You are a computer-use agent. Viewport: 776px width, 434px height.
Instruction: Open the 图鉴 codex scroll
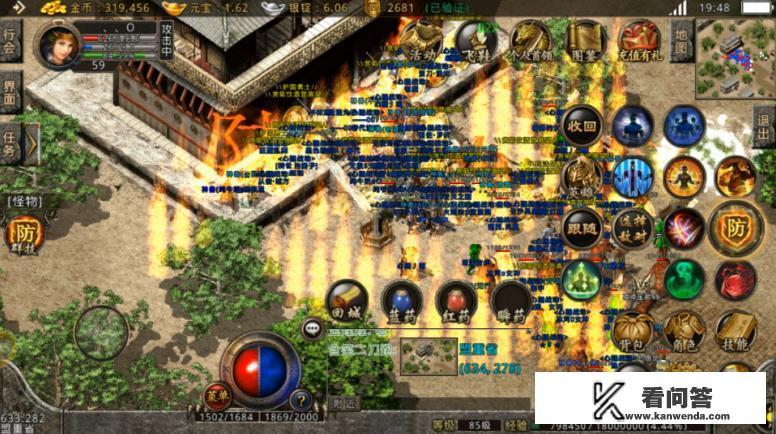(x=585, y=42)
